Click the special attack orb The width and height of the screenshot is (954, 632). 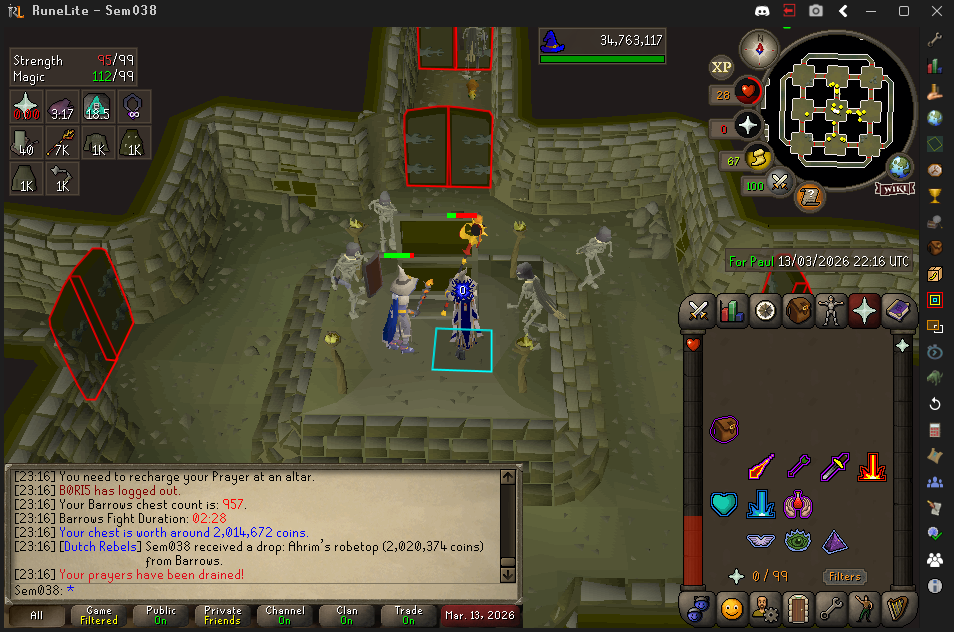[x=780, y=183]
